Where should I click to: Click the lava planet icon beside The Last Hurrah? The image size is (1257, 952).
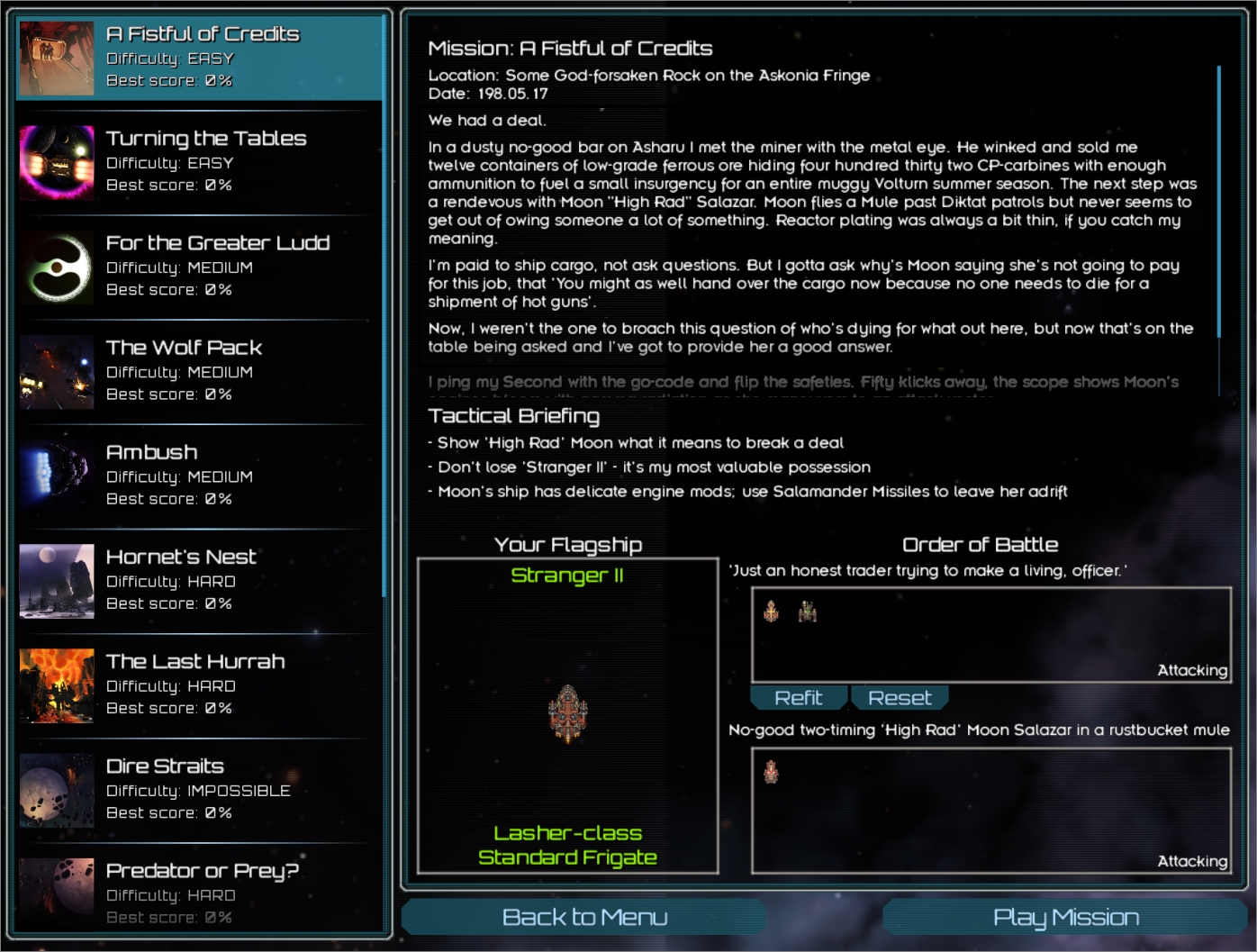[x=56, y=685]
